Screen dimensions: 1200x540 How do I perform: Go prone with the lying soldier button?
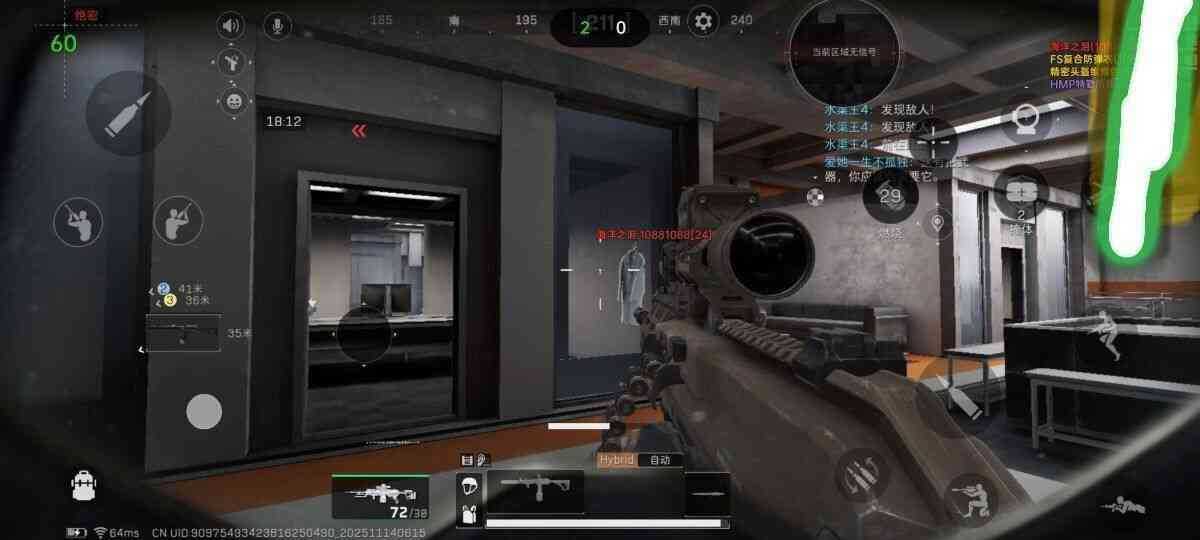coord(1122,508)
